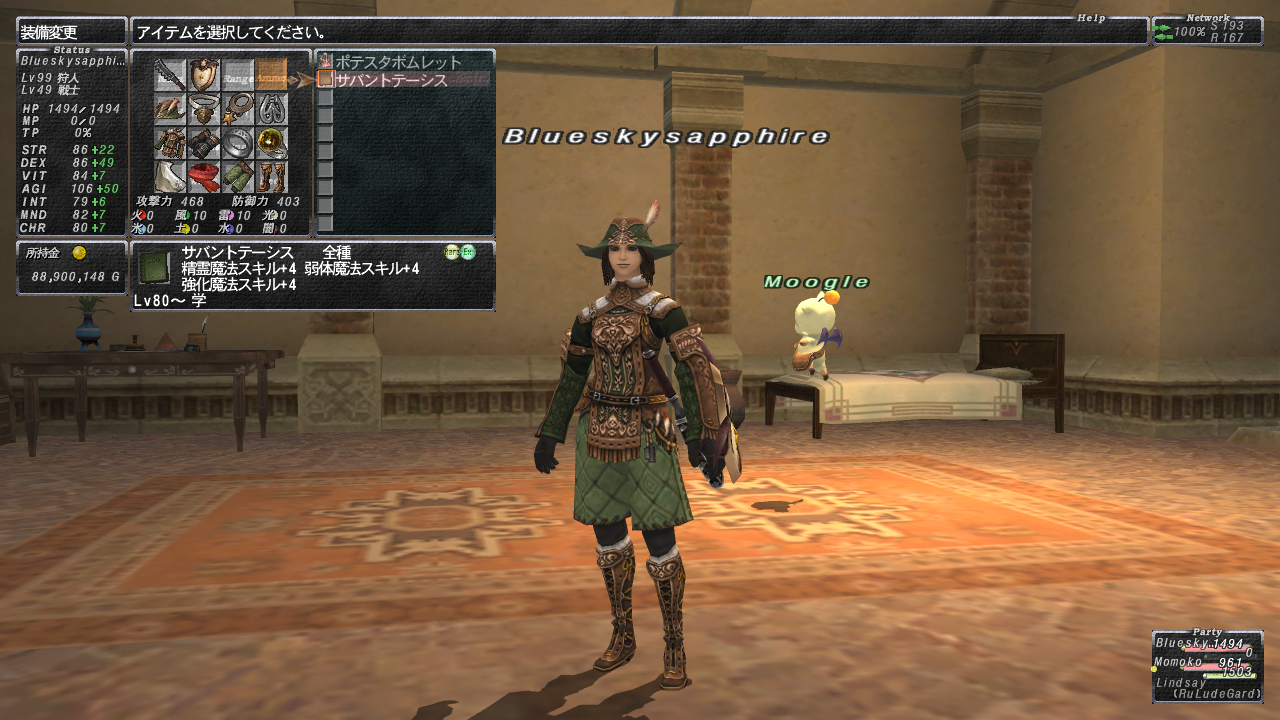This screenshot has width=1280, height=720.
Task: Open the dark gloves equipment slot
Action: [x=204, y=142]
